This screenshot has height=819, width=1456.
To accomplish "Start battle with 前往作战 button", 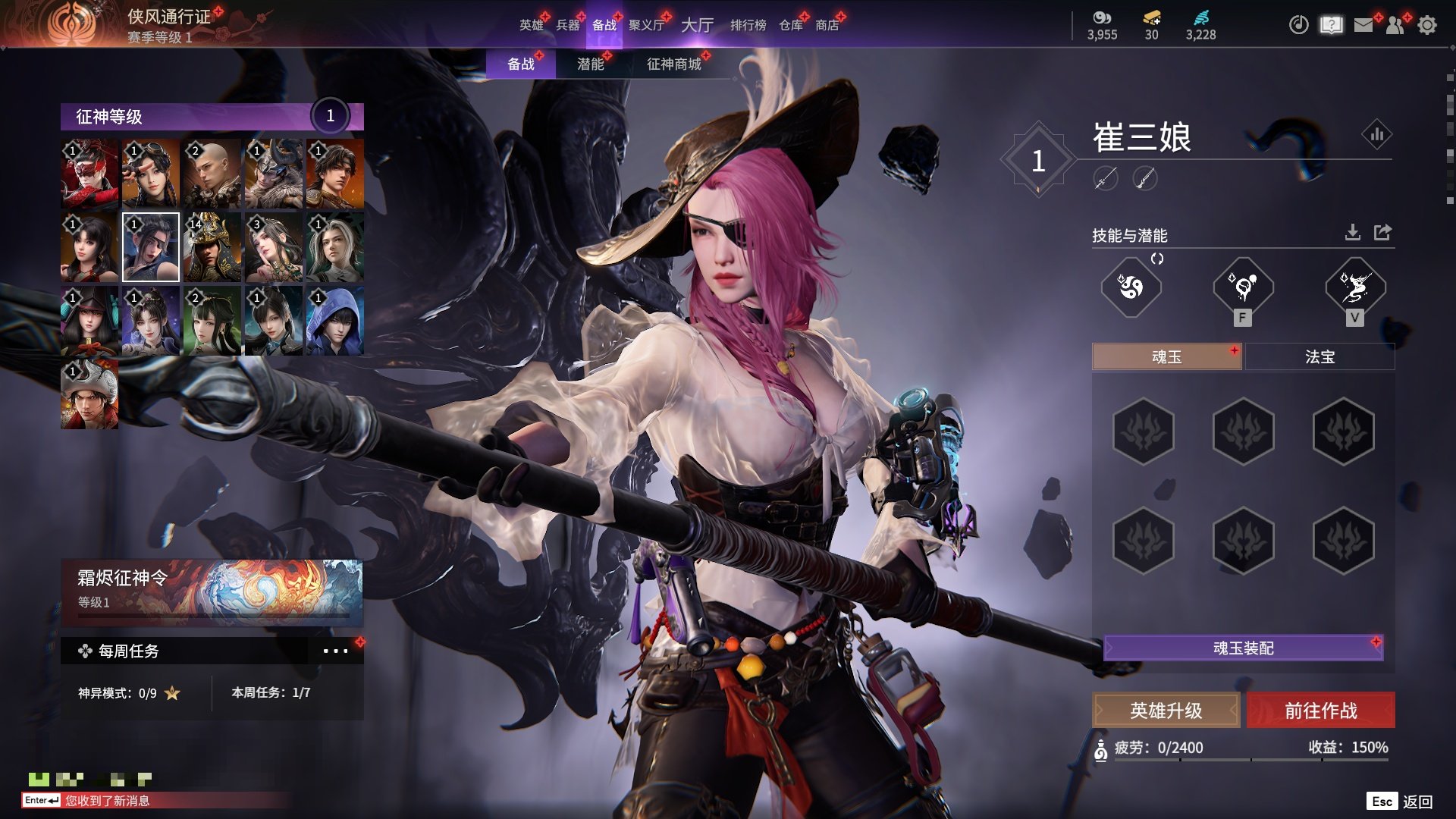I will tap(1320, 711).
